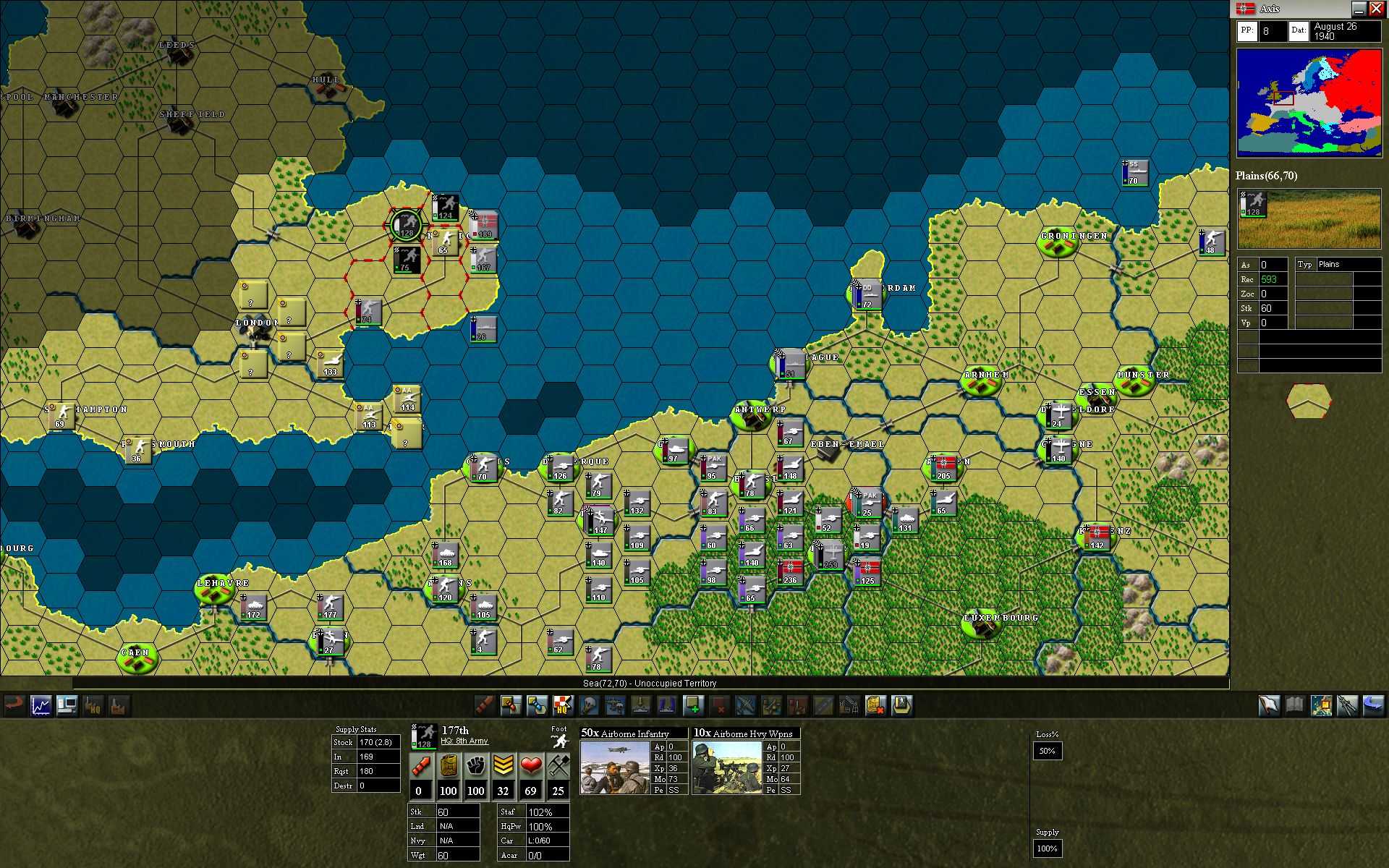This screenshot has height=868, width=1389.
Task: Select the 177th airborne unit counter on map
Action: 406,224
